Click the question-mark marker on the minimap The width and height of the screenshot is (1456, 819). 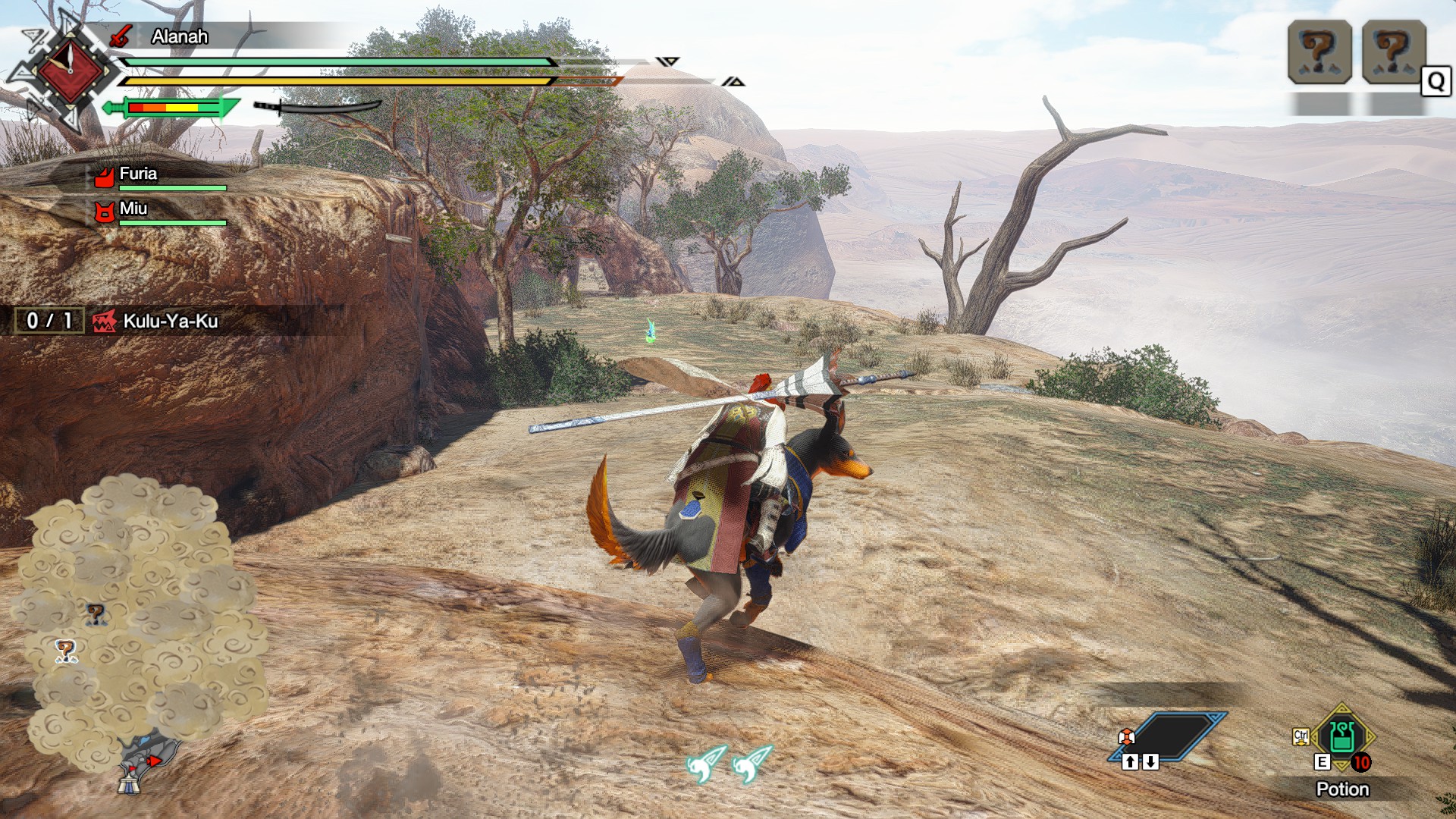tap(95, 613)
